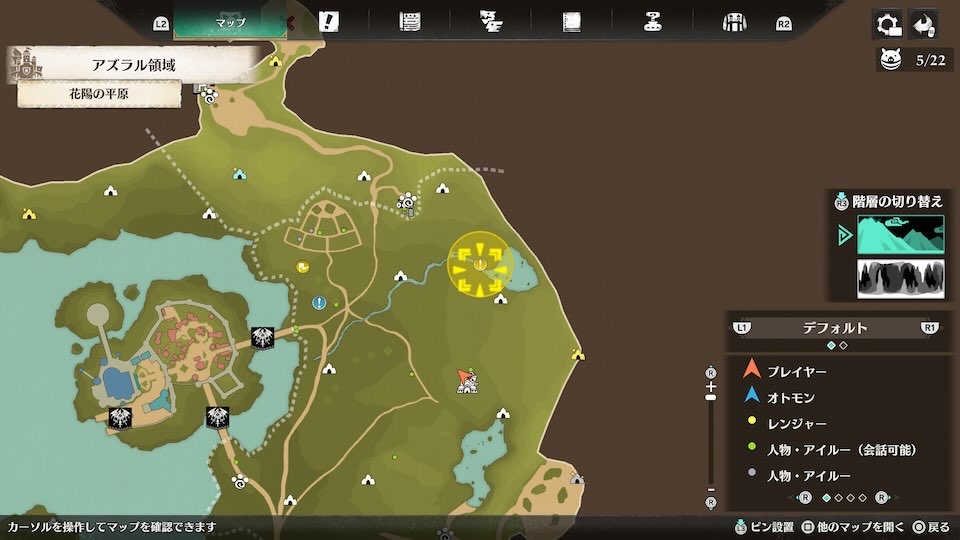Open the closed book tab
This screenshot has height=540, width=960.
[x=571, y=22]
